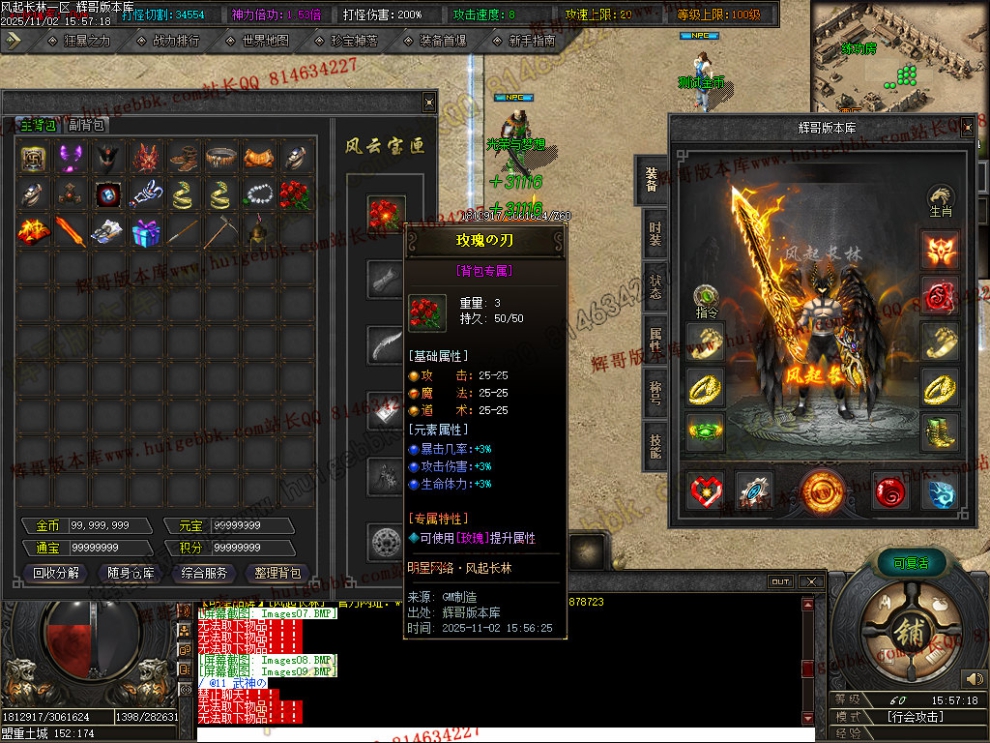Click the 指令 command icon

pos(706,297)
